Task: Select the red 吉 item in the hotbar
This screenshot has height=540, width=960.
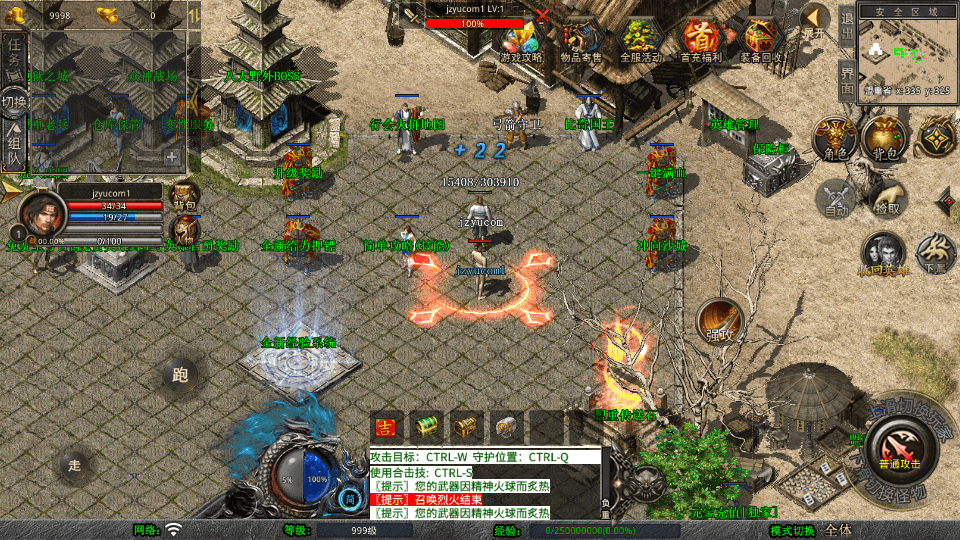Action: [386, 426]
